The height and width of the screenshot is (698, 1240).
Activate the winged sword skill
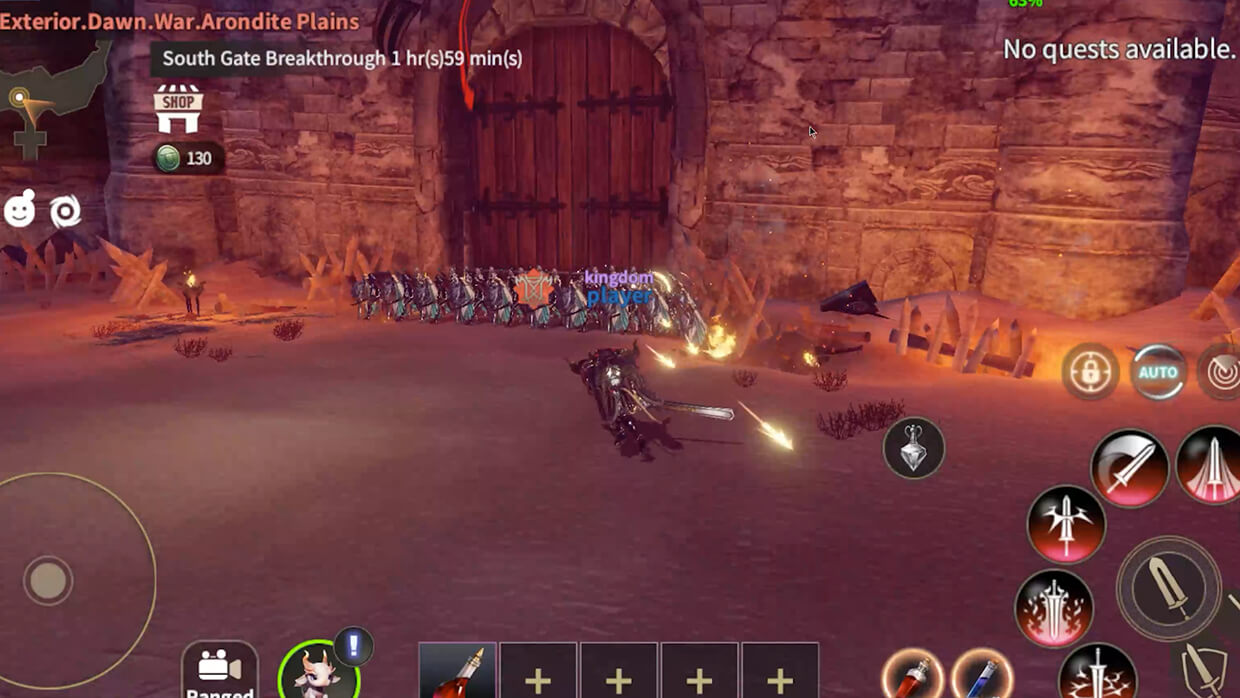1066,524
